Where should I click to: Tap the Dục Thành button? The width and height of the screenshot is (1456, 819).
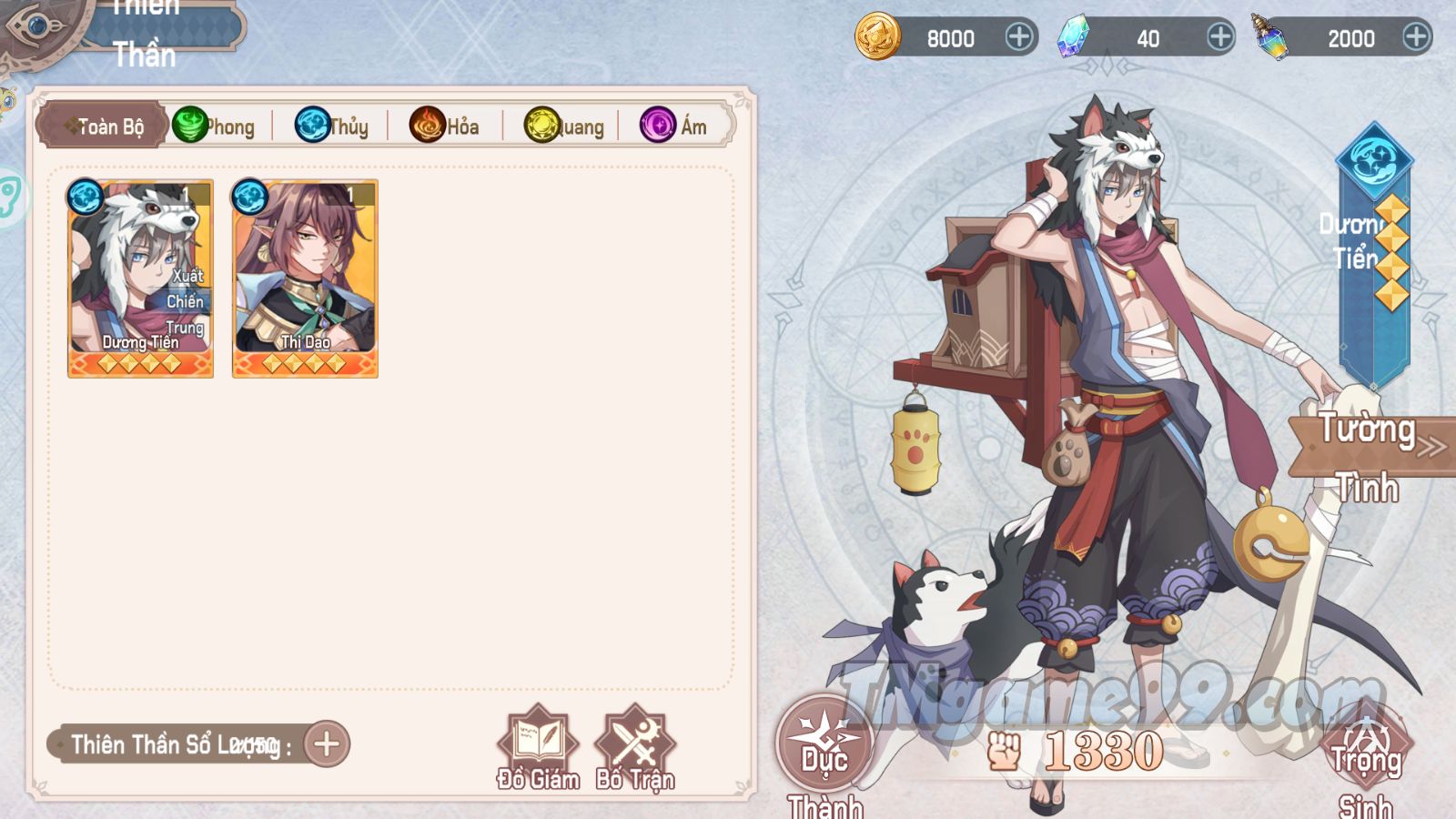824,746
